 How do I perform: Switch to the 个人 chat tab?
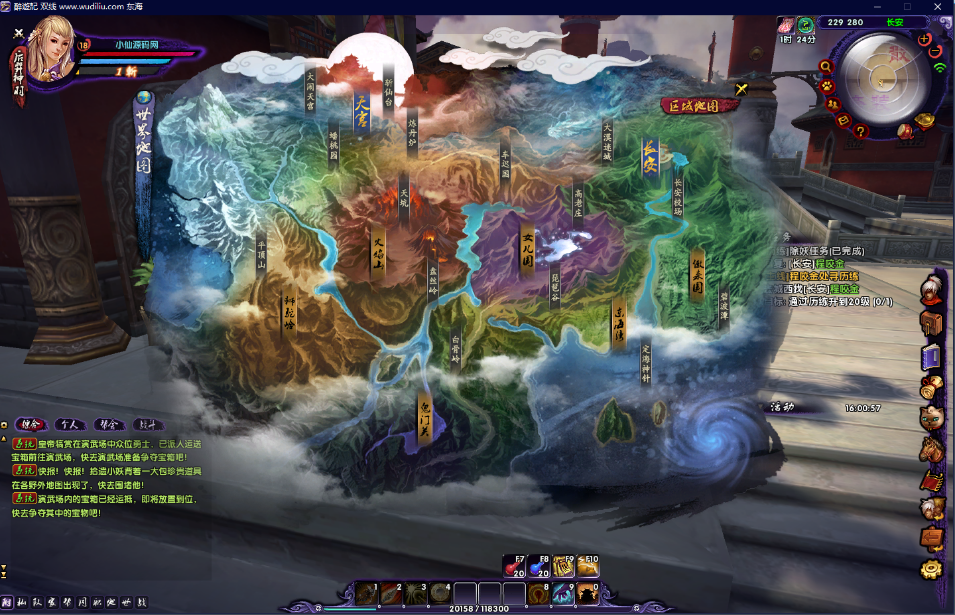(69, 424)
